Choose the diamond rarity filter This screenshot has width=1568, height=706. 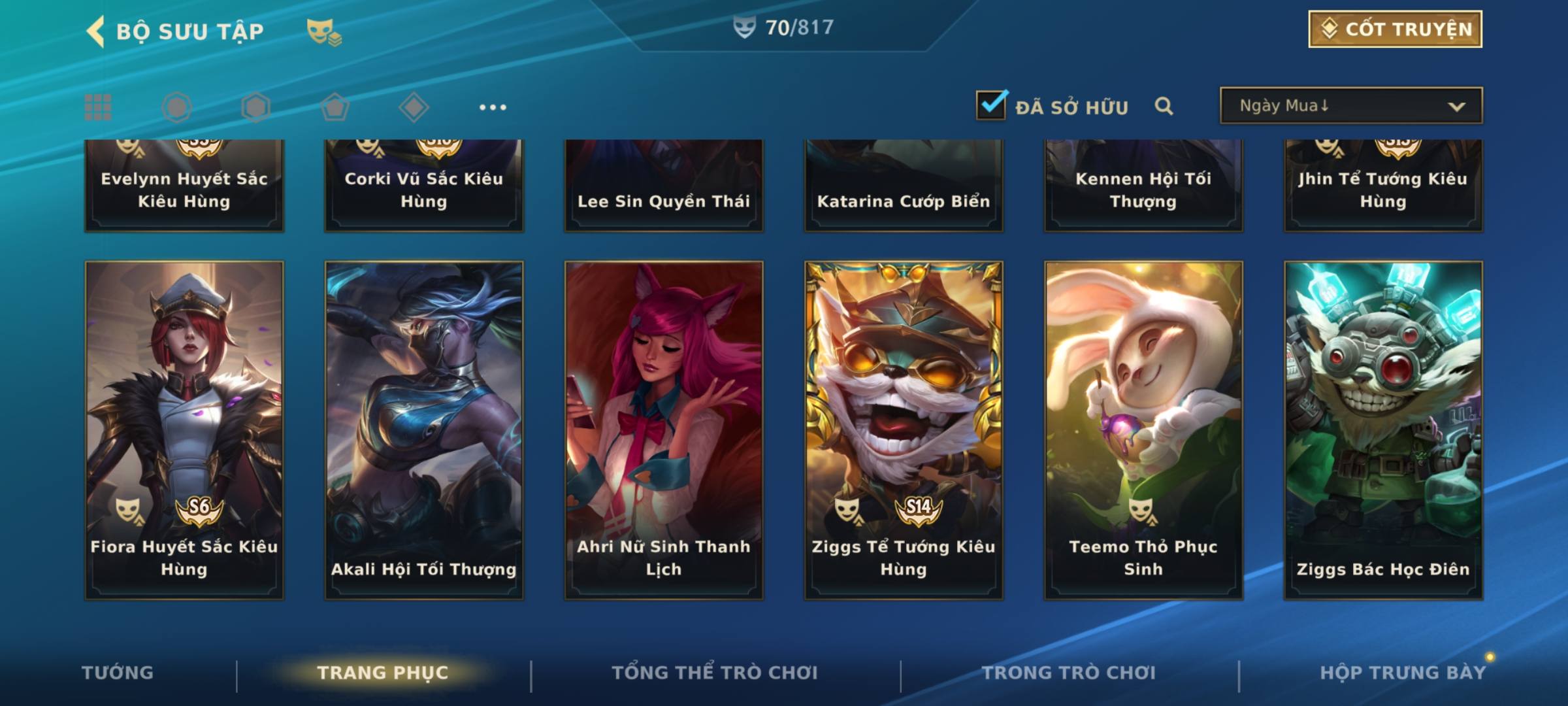pyautogui.click(x=414, y=107)
